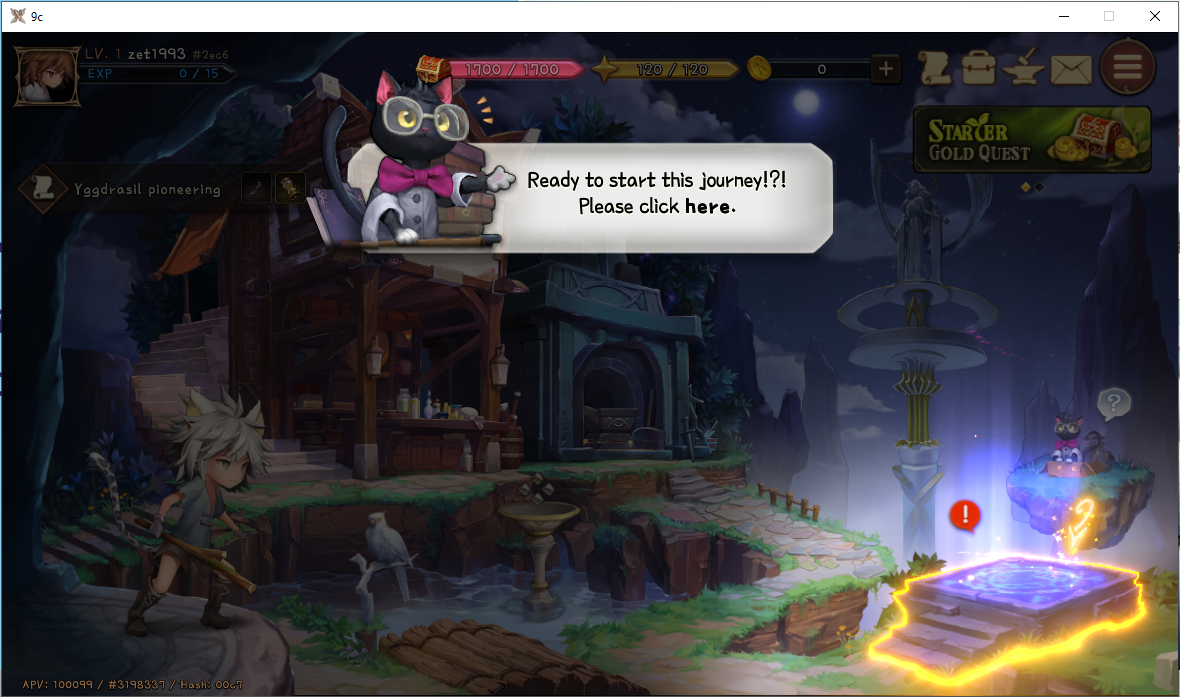The width and height of the screenshot is (1180, 697).
Task: Open the hamburger main menu
Action: (1127, 68)
